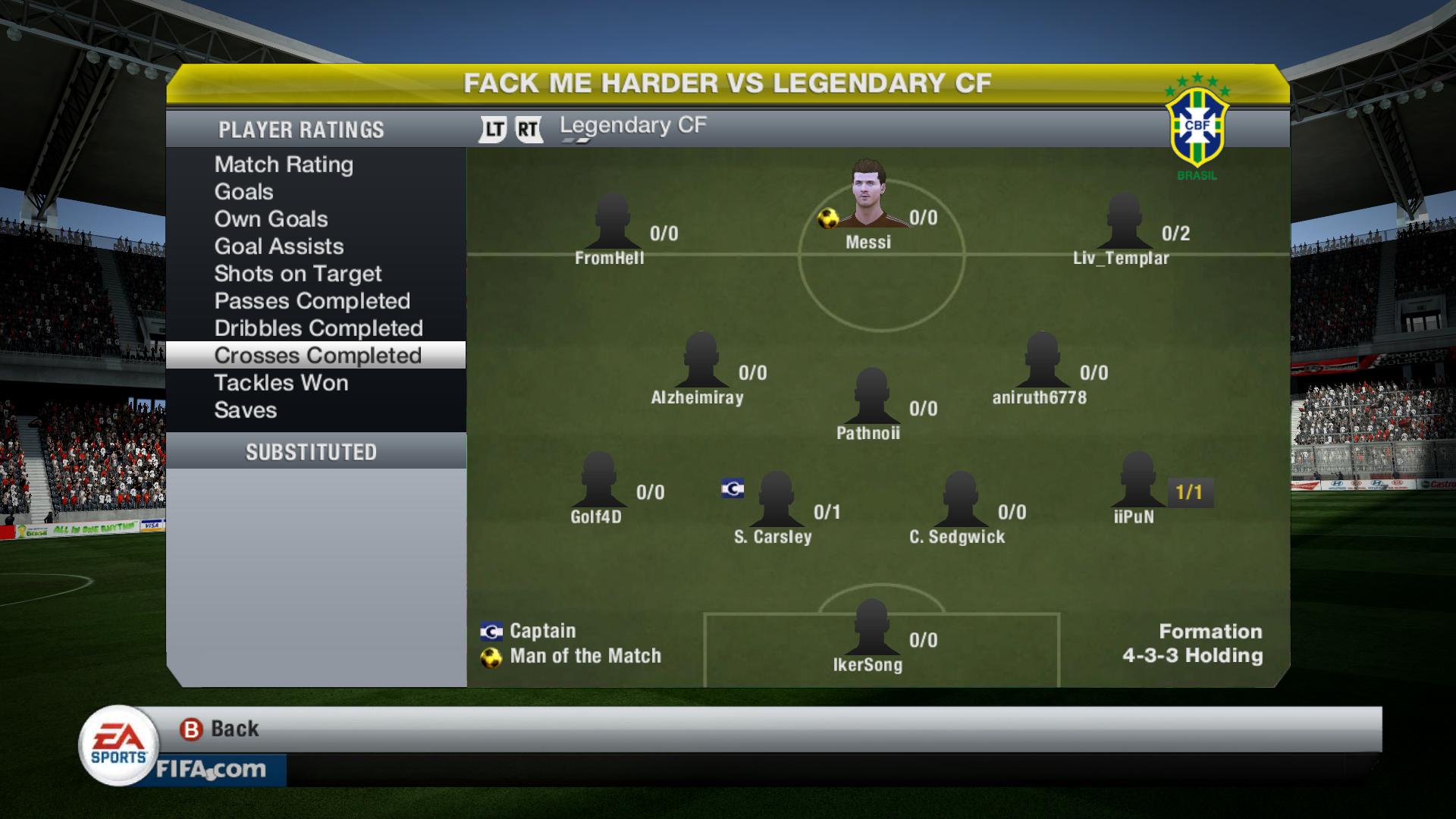Click on Pathnoii's player silhouette
1456x819 pixels.
[871, 397]
